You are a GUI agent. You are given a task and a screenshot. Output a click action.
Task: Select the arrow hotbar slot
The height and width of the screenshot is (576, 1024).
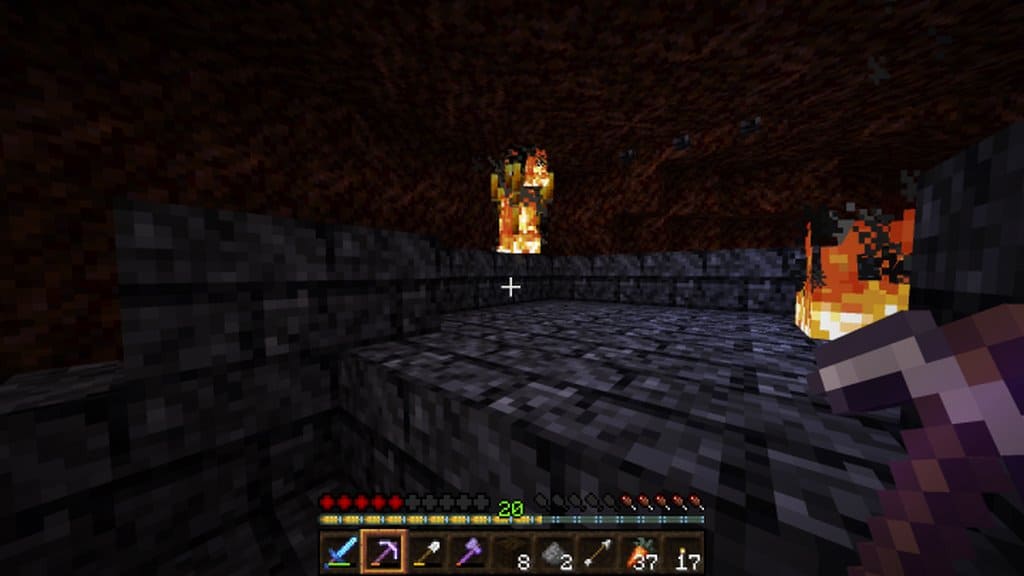597,552
